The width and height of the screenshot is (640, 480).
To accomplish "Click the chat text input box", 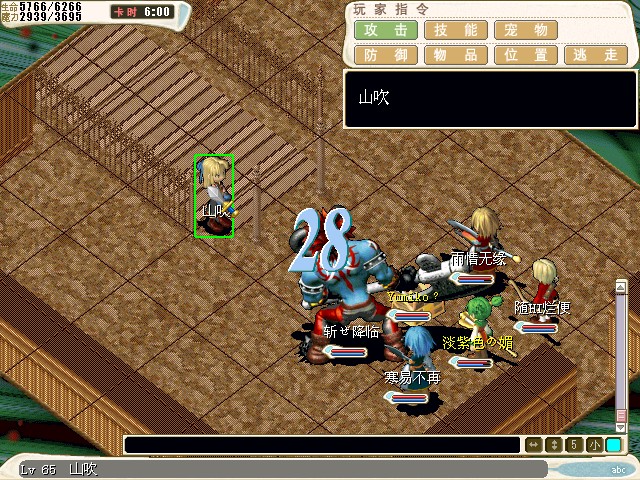I will coord(322,445).
